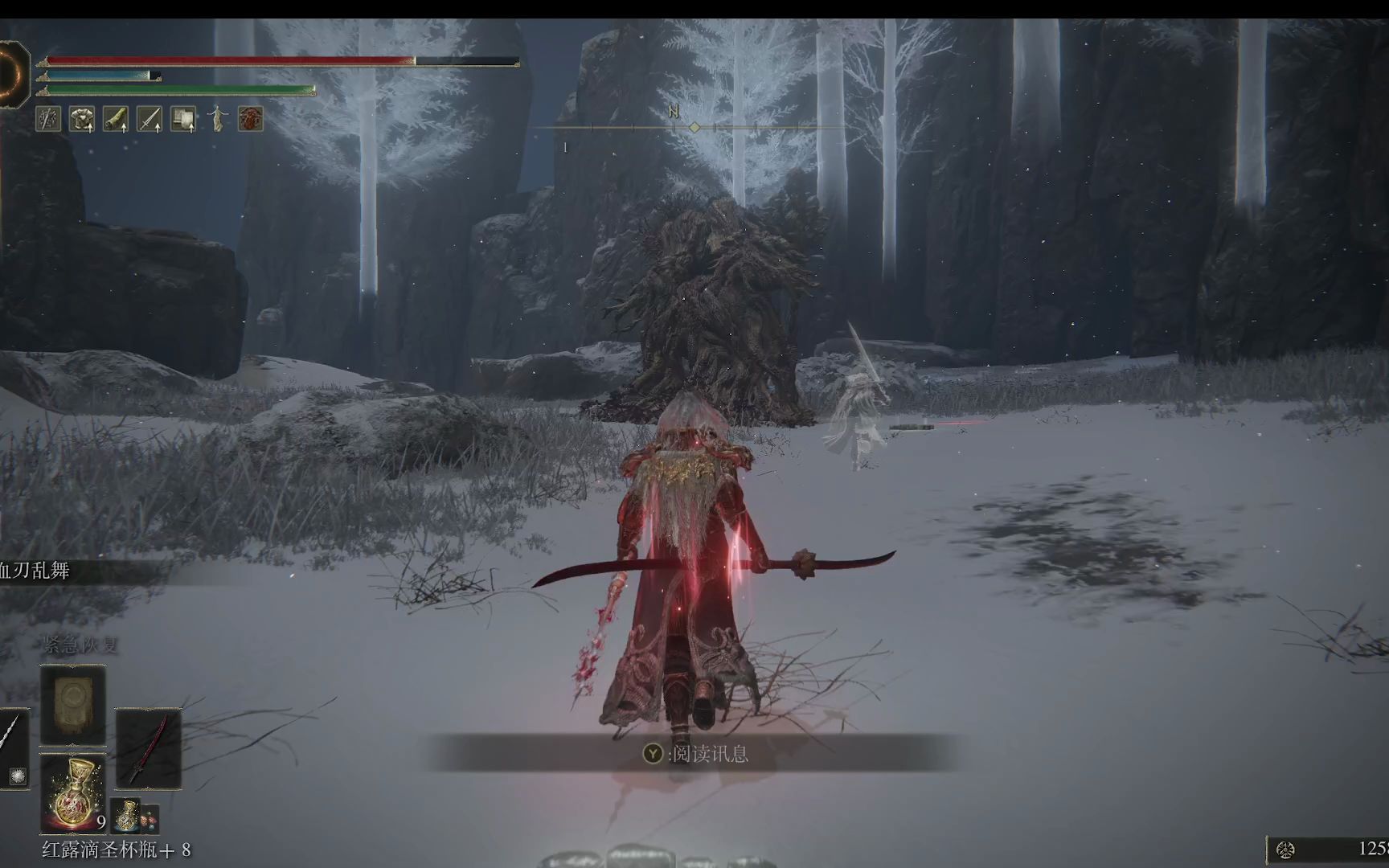Click the compass north marker
The width and height of the screenshot is (1389, 868).
(x=674, y=113)
